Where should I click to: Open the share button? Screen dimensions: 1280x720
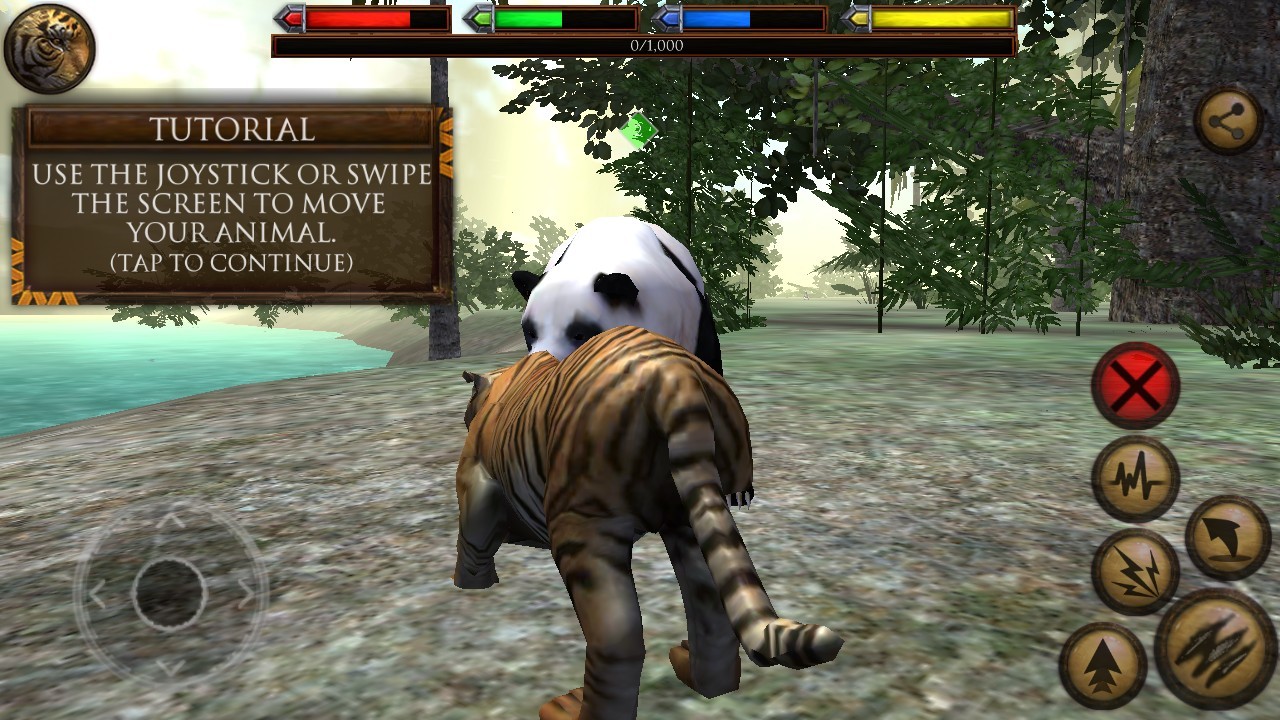[x=1228, y=122]
